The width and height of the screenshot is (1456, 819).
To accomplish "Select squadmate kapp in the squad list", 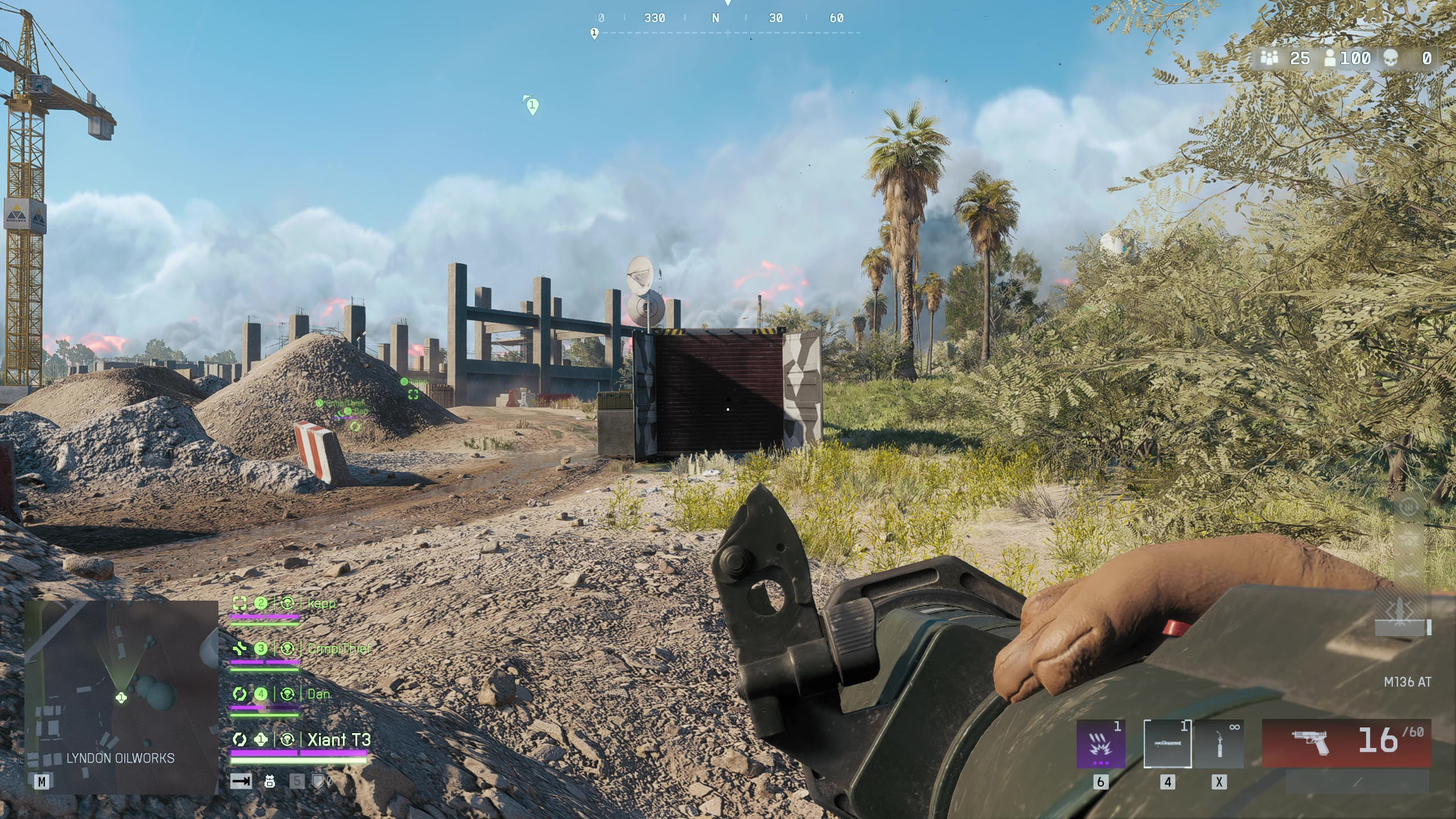I will pos(321,603).
